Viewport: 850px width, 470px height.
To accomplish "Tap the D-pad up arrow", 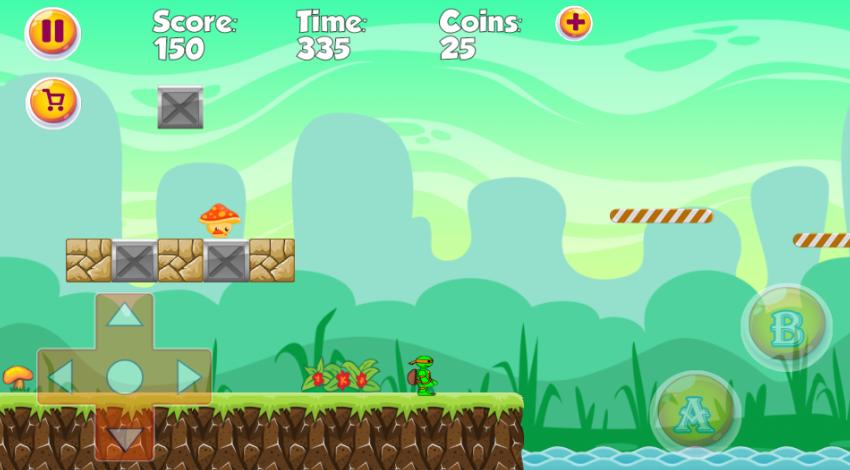I will pos(124,315).
